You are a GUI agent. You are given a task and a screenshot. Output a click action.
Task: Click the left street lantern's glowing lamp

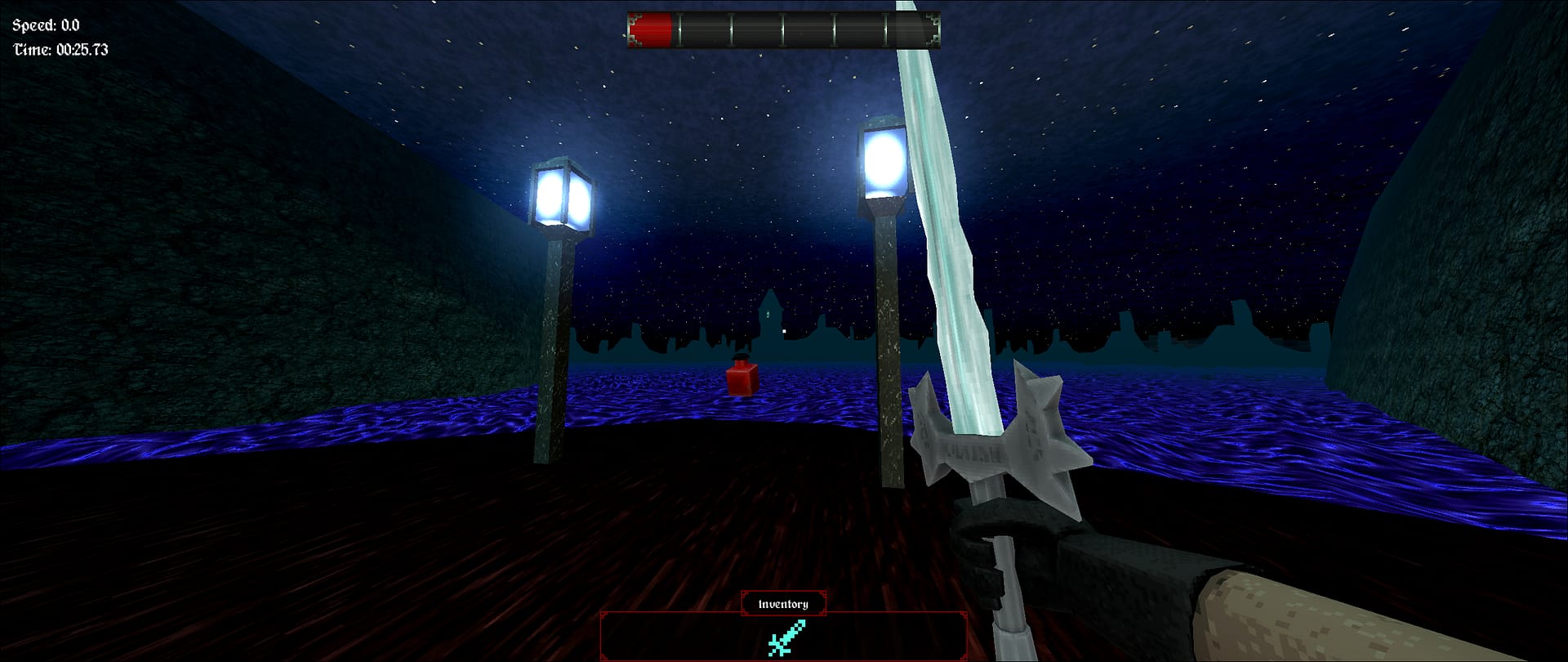click(559, 194)
